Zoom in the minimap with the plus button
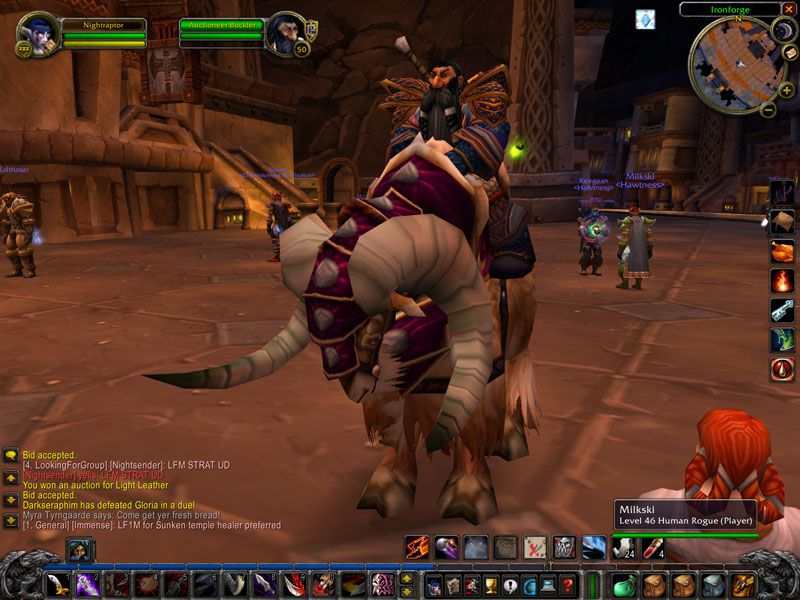The width and height of the screenshot is (800, 600). (787, 90)
